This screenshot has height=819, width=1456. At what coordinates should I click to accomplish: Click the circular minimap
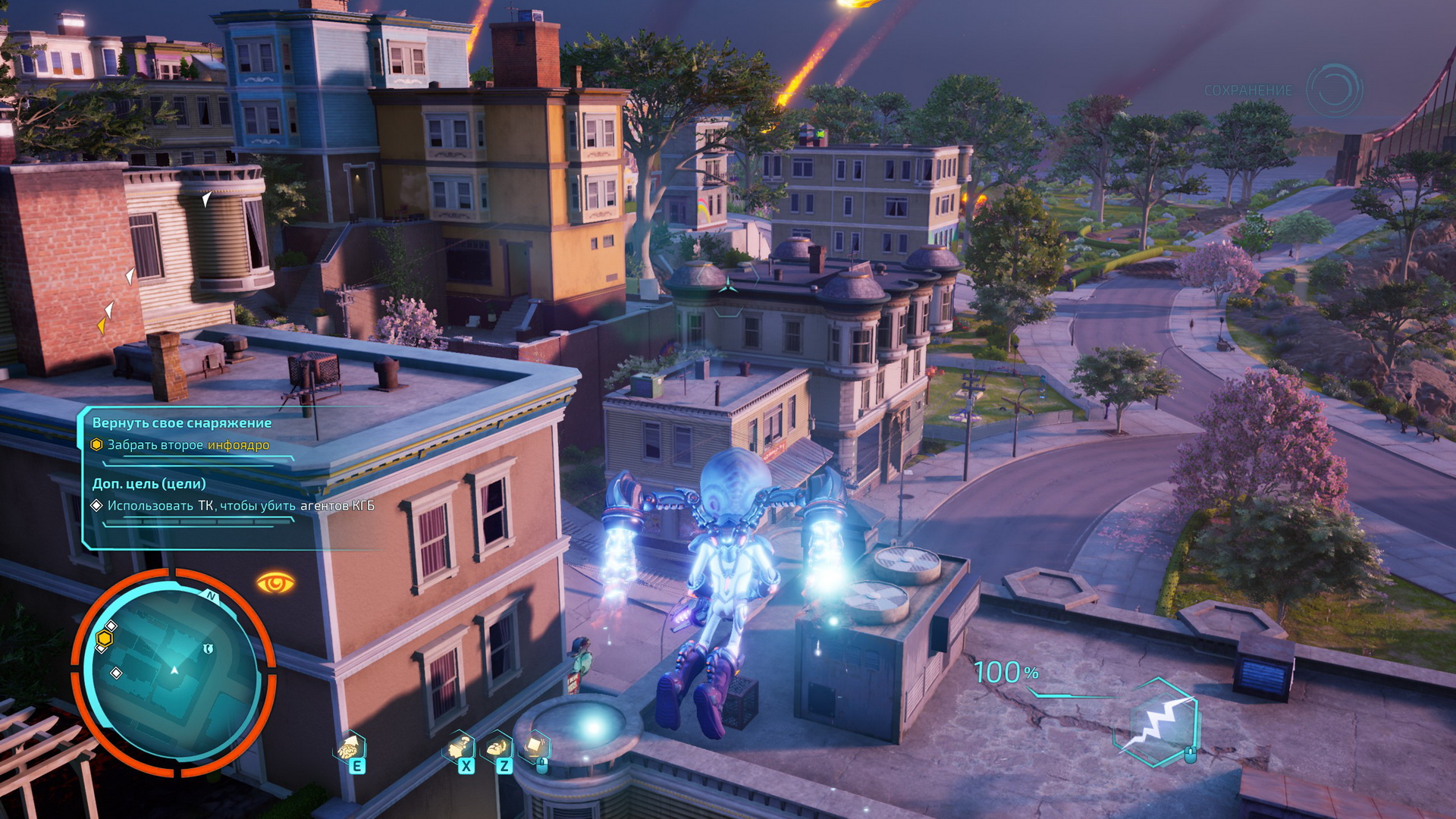(x=174, y=672)
